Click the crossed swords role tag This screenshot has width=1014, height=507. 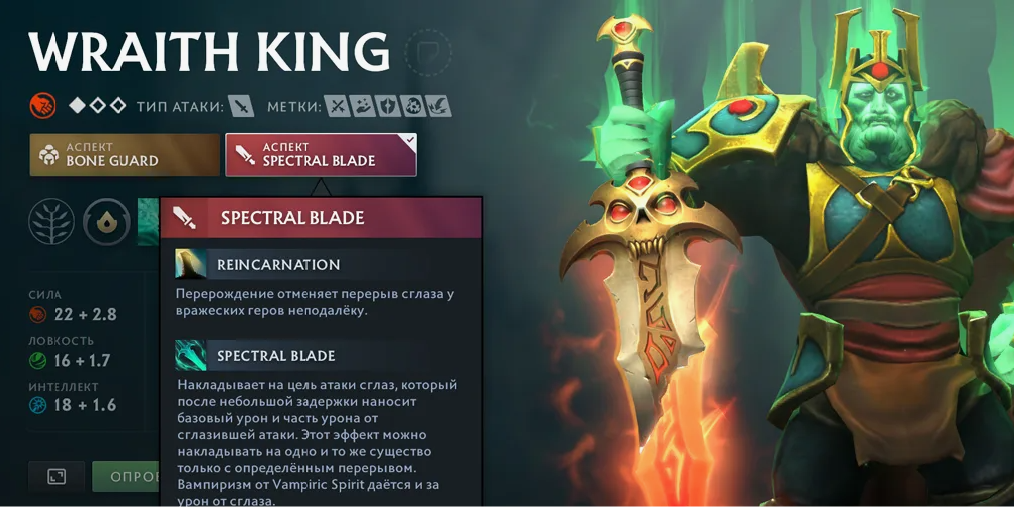(338, 106)
